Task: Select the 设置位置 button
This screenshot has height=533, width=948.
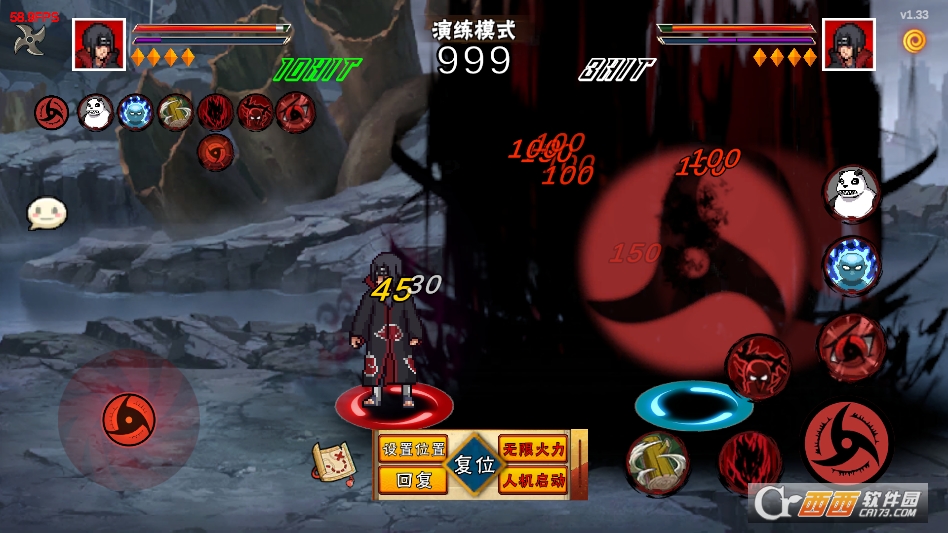Action: tap(413, 449)
